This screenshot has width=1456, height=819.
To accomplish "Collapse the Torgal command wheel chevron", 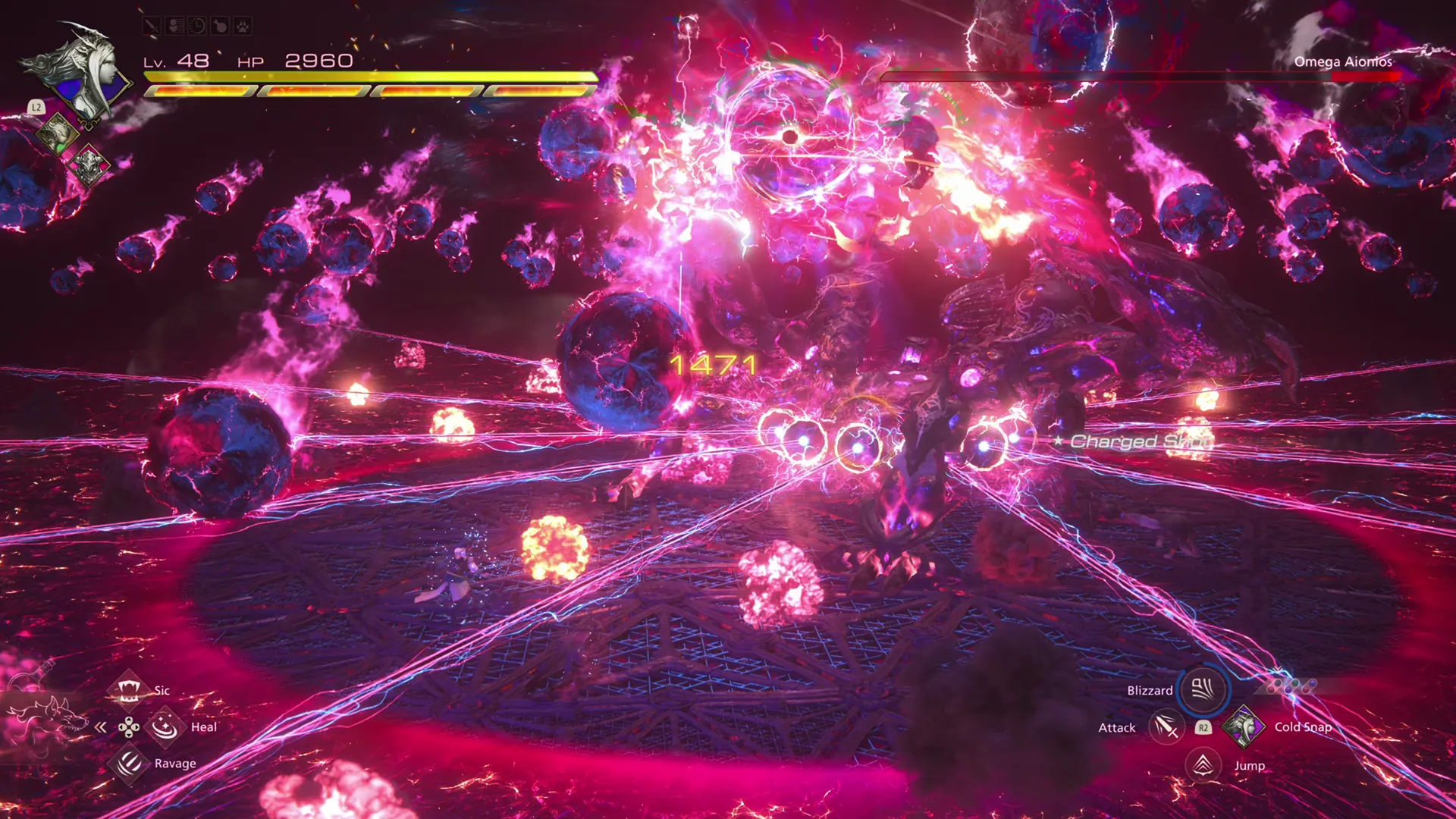I will [x=101, y=727].
